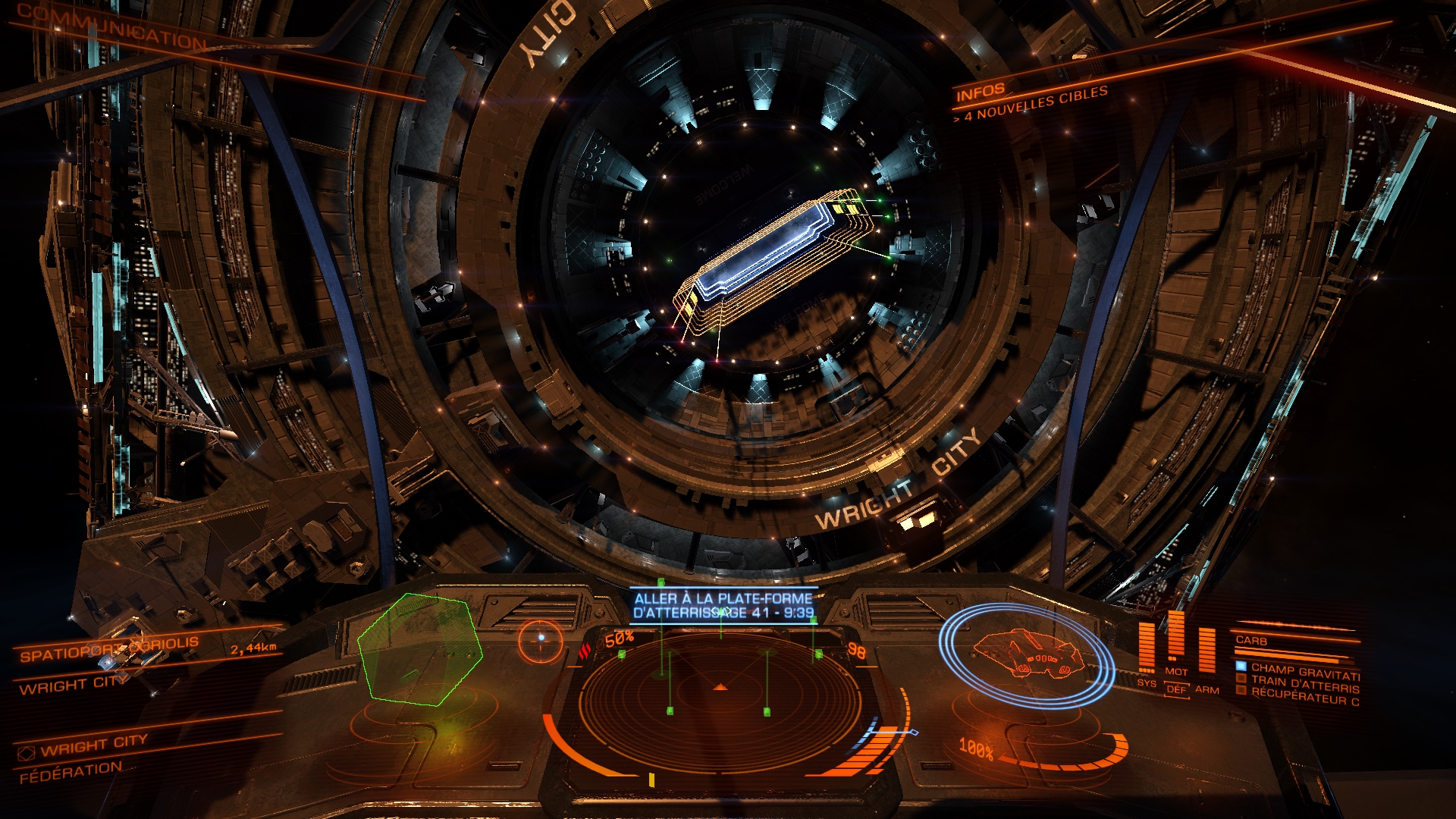This screenshot has height=819, width=1456.
Task: Select the ship shield hologram
Action: [1026, 654]
